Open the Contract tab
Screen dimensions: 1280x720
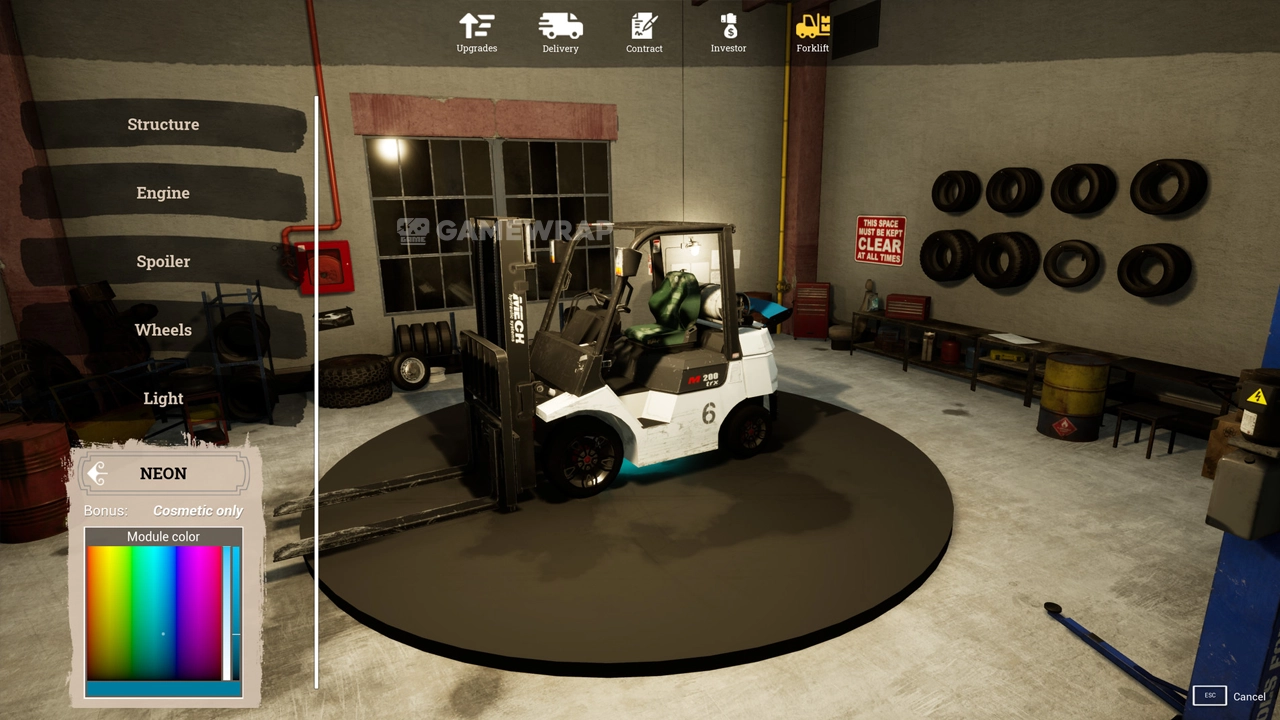[x=644, y=32]
